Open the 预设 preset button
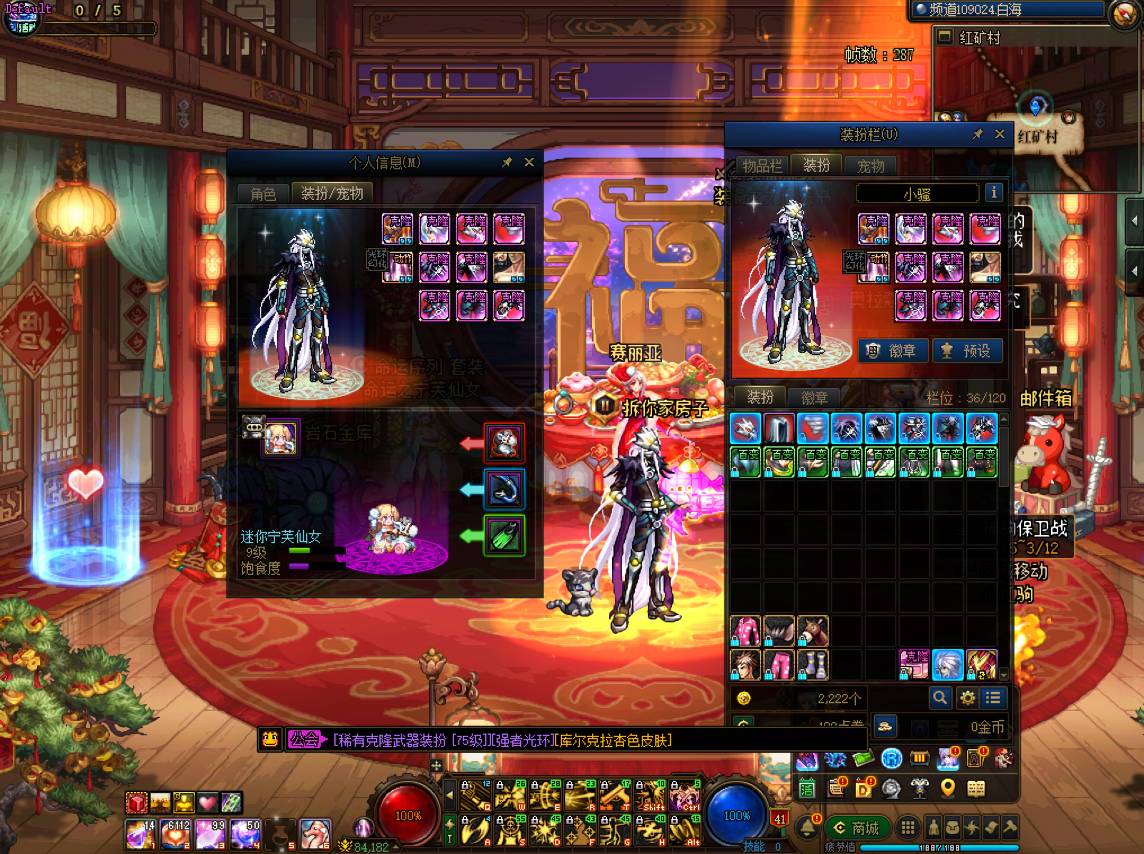The height and width of the screenshot is (854, 1144). coord(966,351)
